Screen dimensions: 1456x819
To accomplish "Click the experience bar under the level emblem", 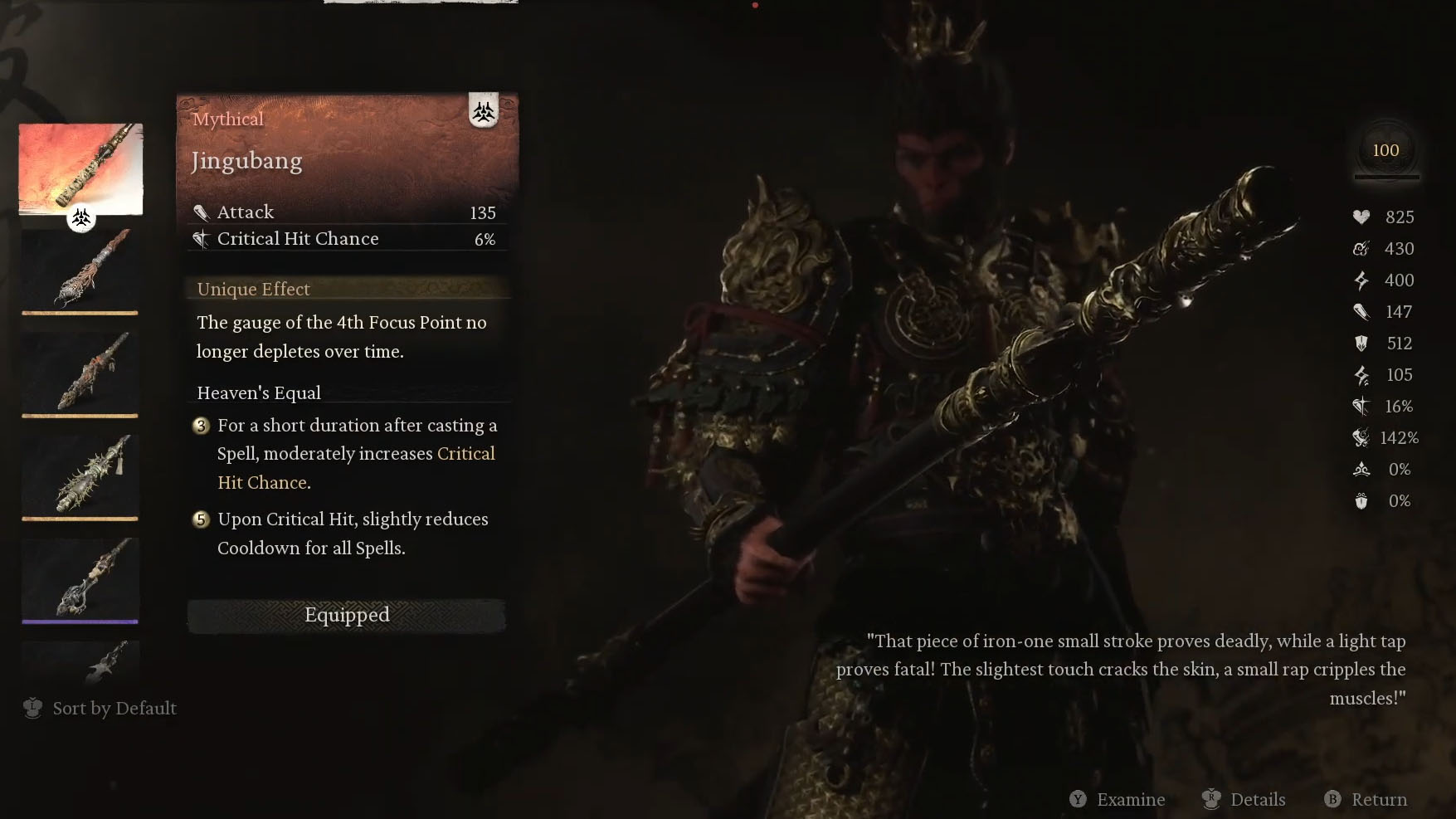I will (x=1385, y=178).
